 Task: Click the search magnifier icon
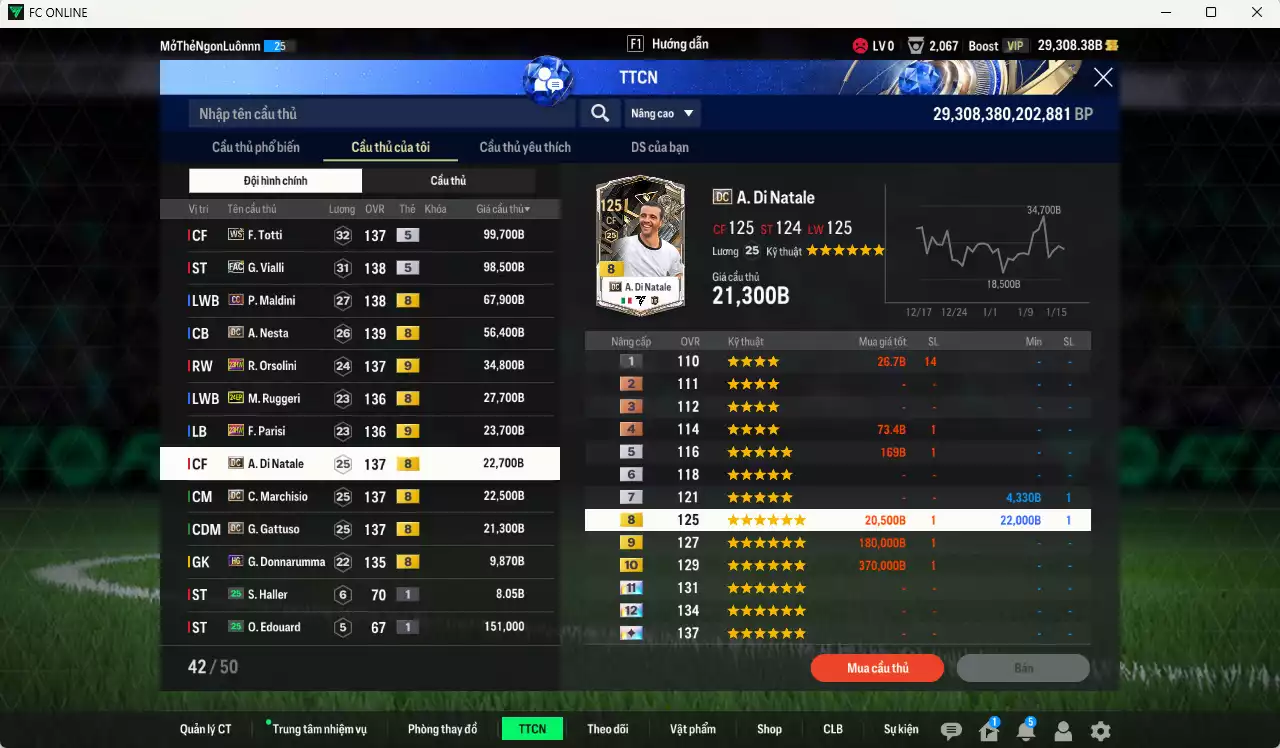pyautogui.click(x=599, y=113)
